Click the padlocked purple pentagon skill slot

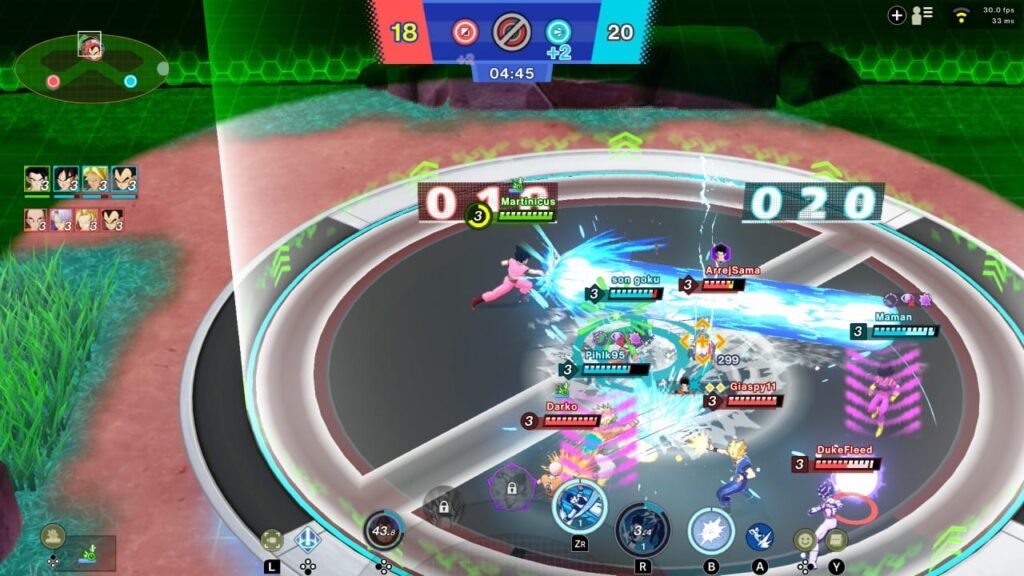click(x=511, y=489)
